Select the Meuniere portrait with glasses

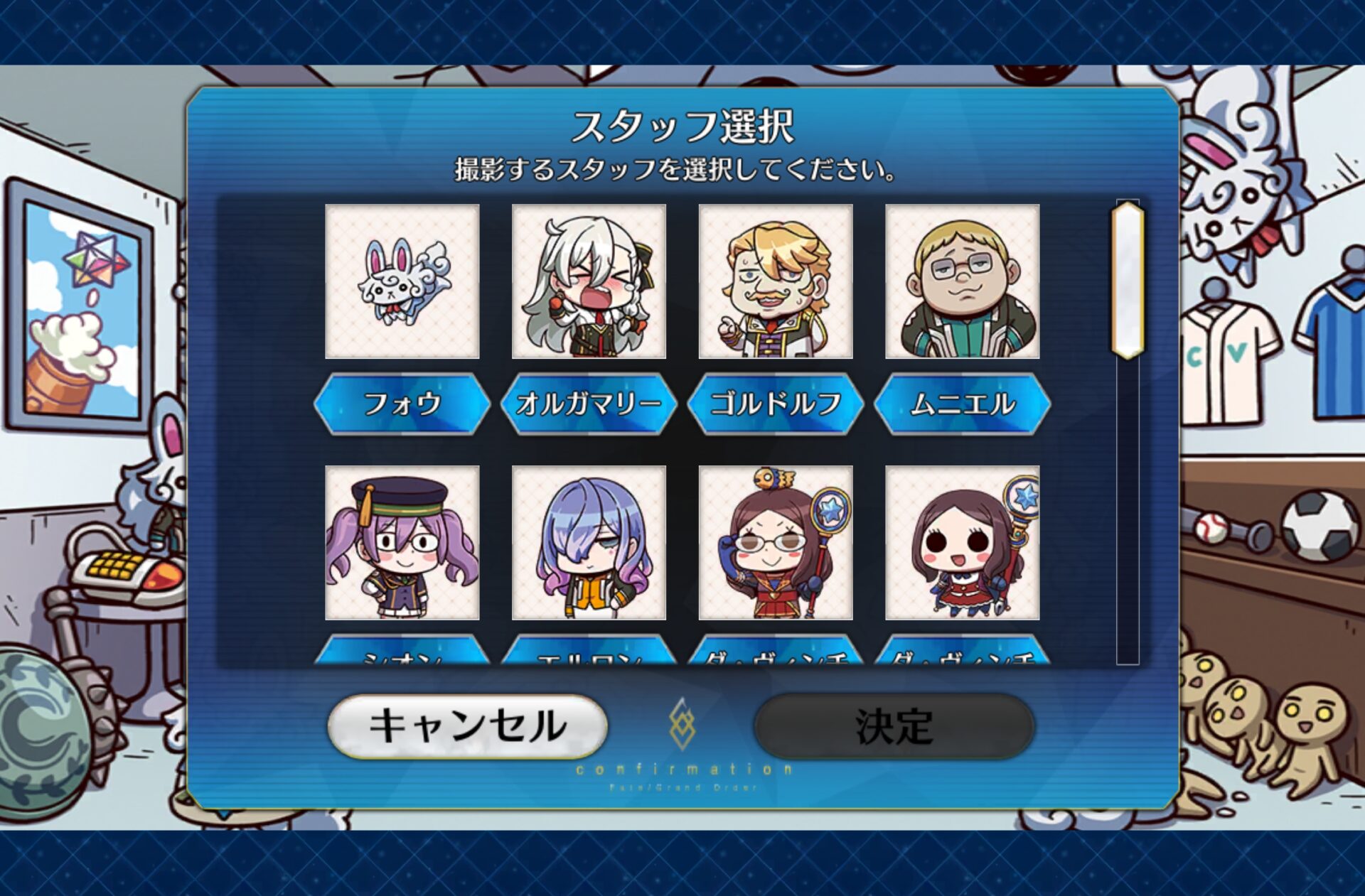coord(962,281)
